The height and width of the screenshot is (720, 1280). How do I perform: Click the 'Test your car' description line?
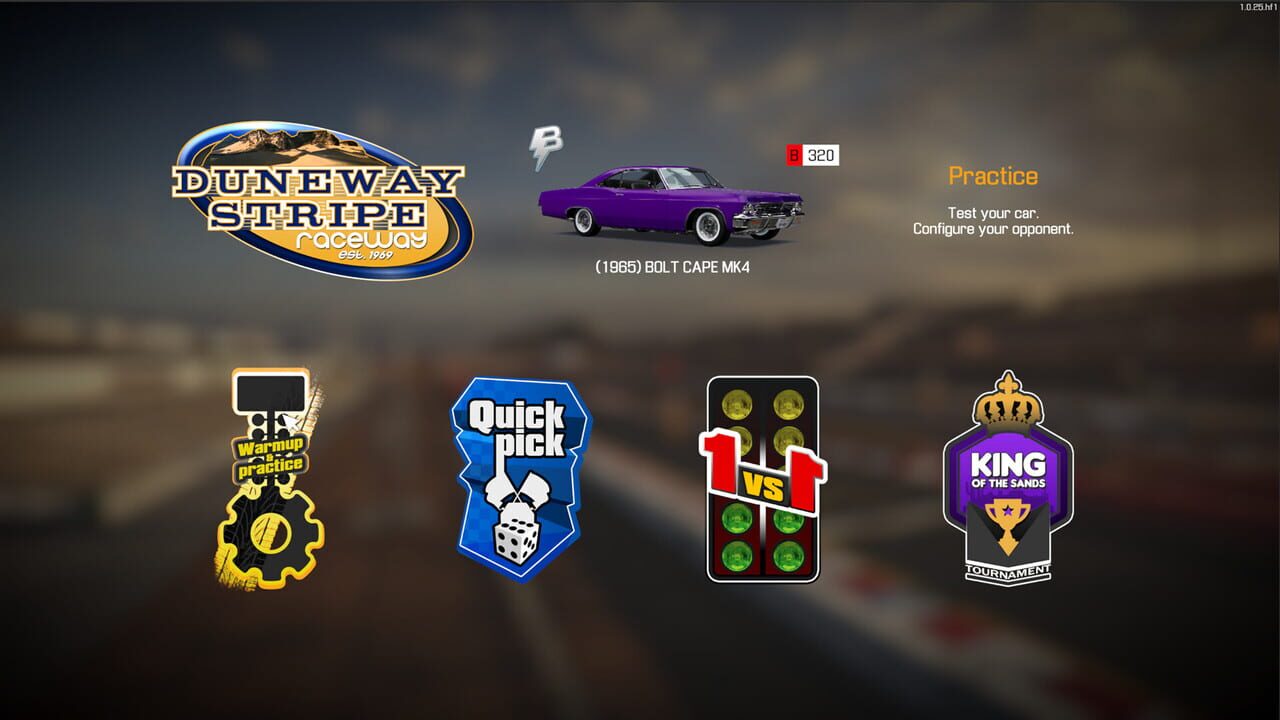point(993,213)
